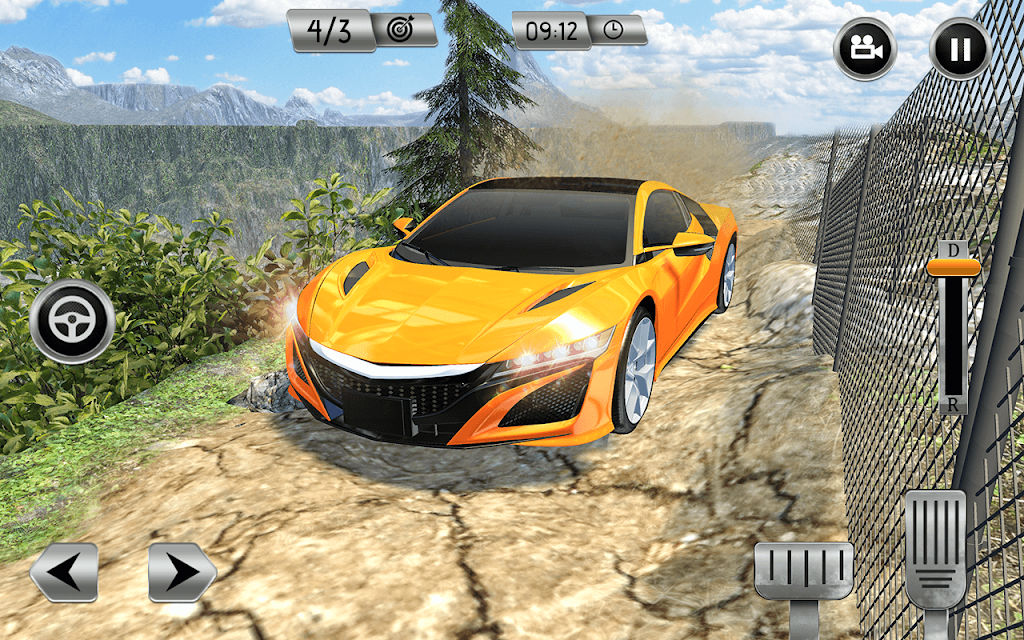Click the D/R gear shifter slider
Viewport: 1024px width, 640px height.
[953, 268]
